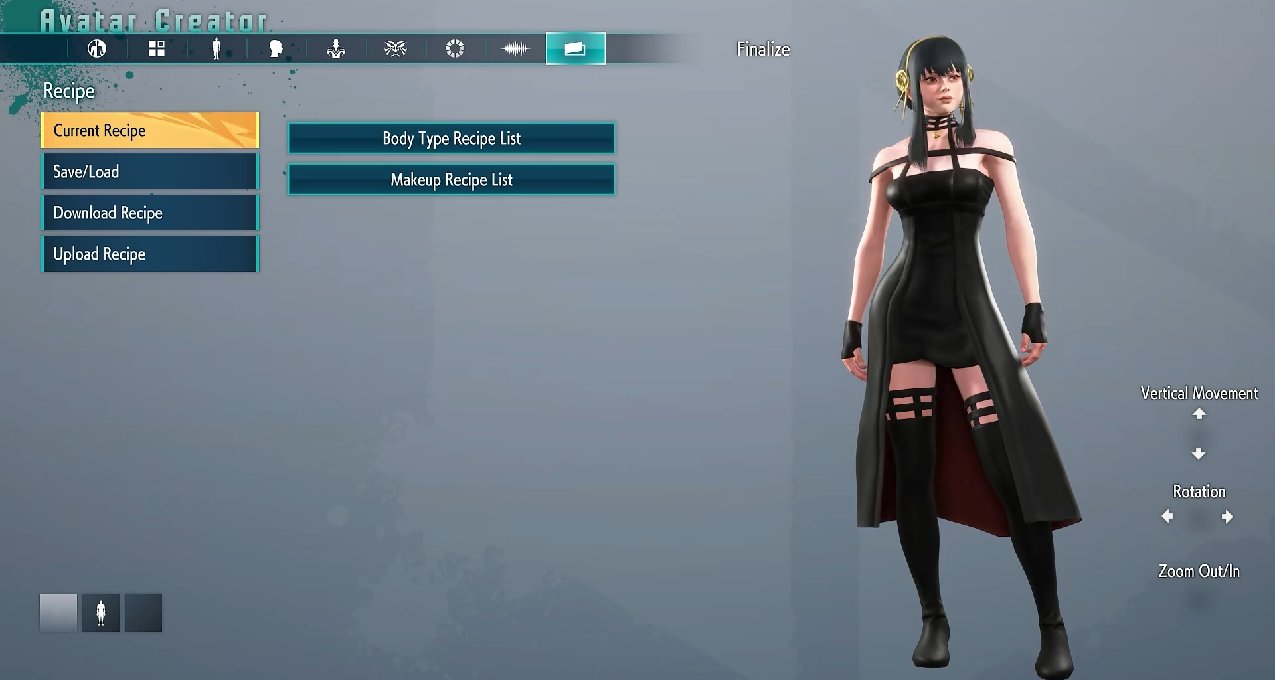Open the Makeup Recipe List
The height and width of the screenshot is (680, 1275).
451,180
